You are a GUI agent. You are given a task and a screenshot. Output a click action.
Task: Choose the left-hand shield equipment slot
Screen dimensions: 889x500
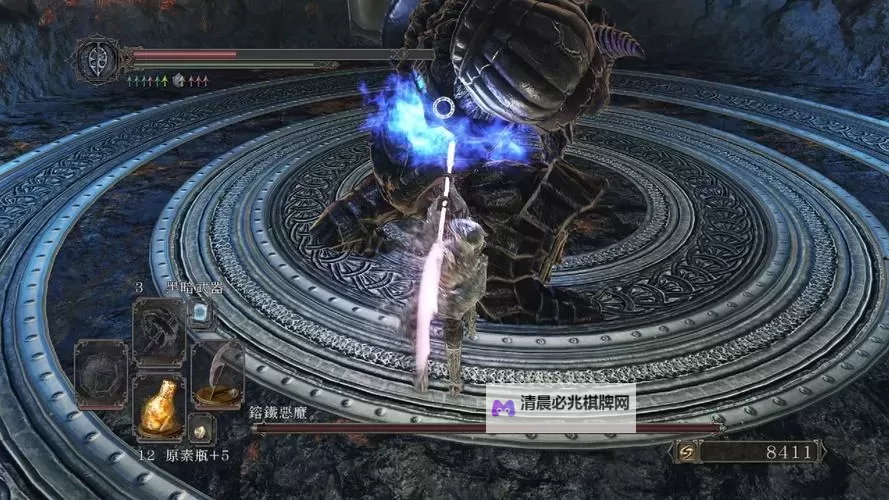click(x=101, y=372)
